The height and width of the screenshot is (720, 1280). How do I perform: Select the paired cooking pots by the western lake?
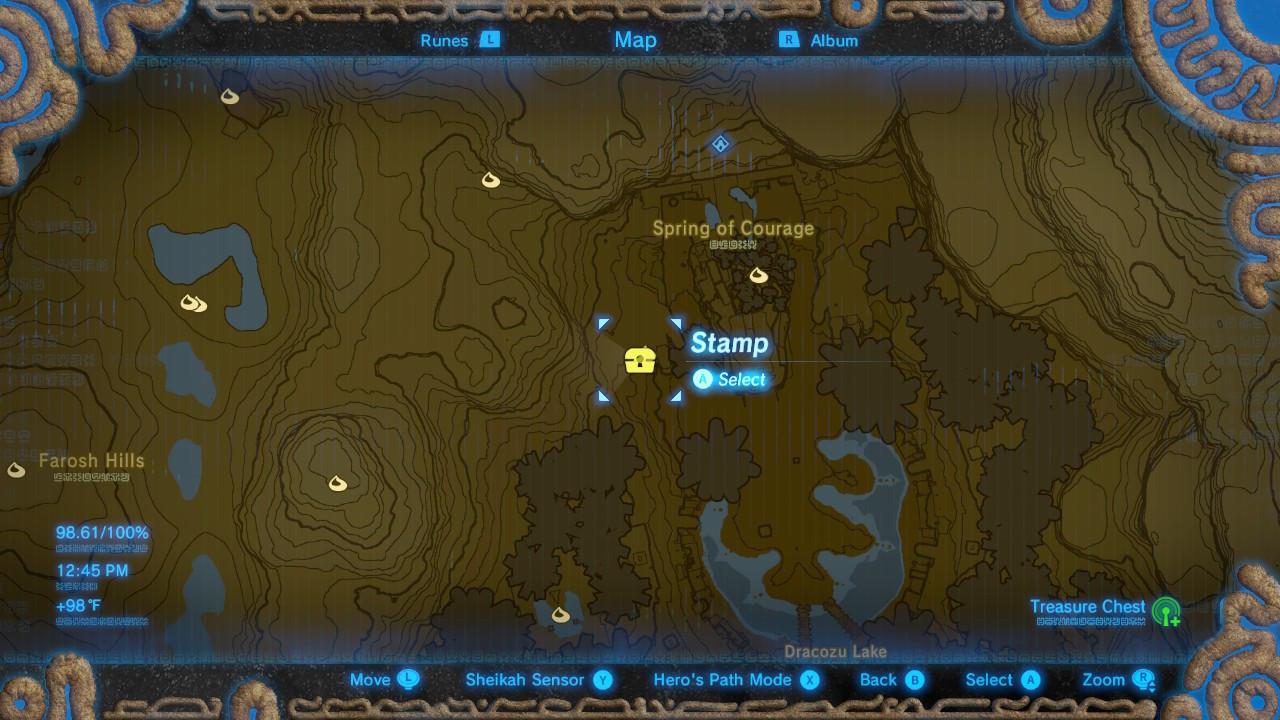(194, 304)
